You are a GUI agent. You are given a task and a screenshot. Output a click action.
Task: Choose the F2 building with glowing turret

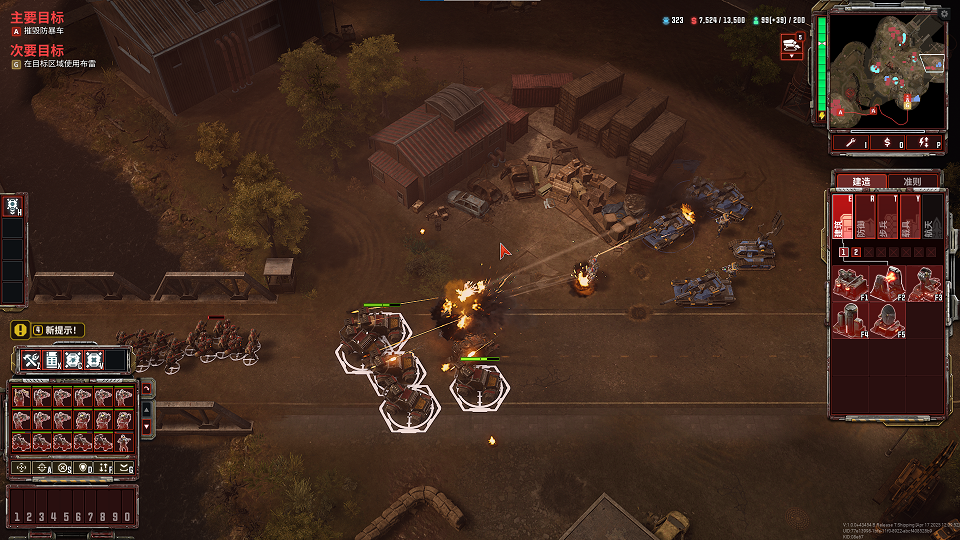[887, 283]
